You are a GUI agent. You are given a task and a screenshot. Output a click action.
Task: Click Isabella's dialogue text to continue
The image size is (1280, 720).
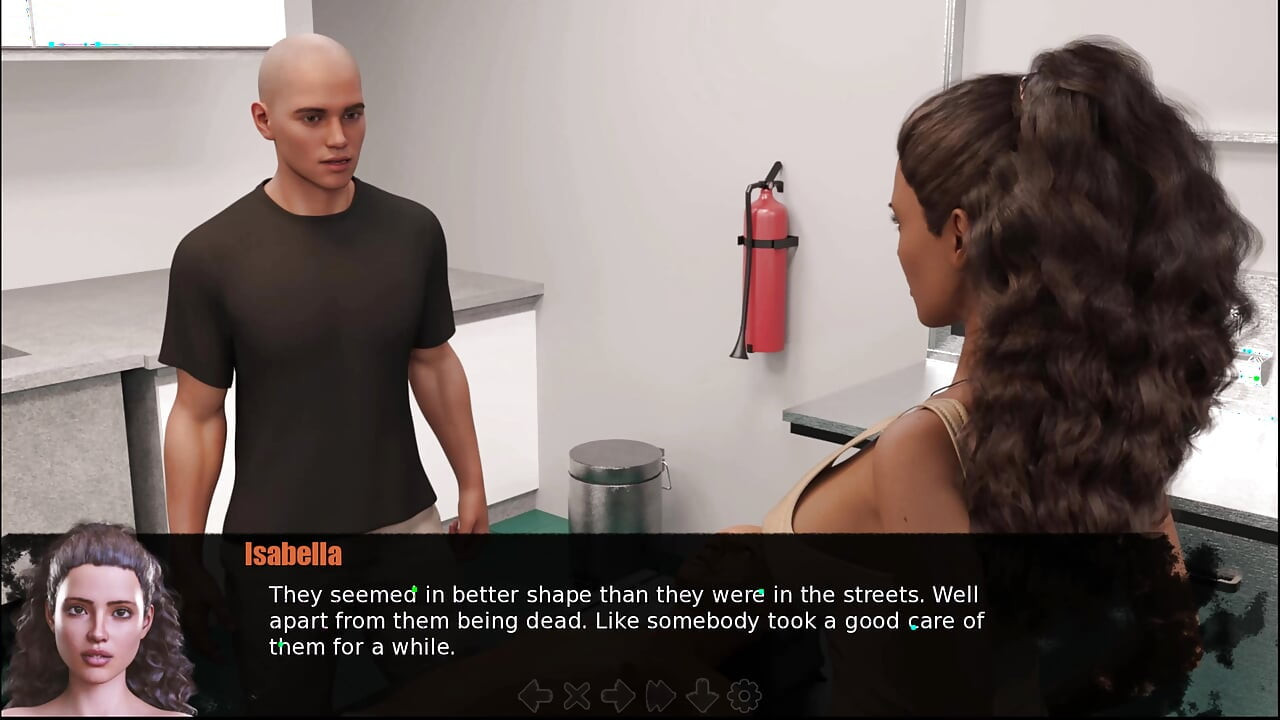point(626,621)
